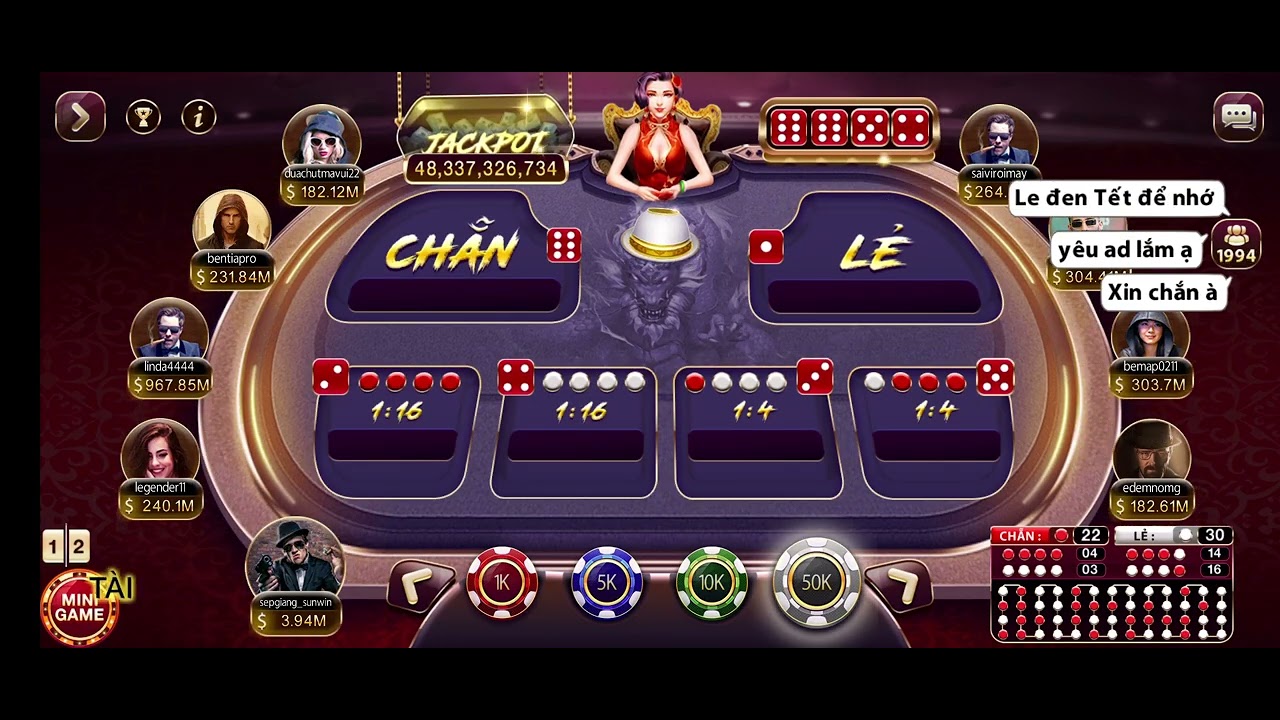Screen dimensions: 1280x720
Task: Open the trophy leaderboard icon
Action: (144, 116)
